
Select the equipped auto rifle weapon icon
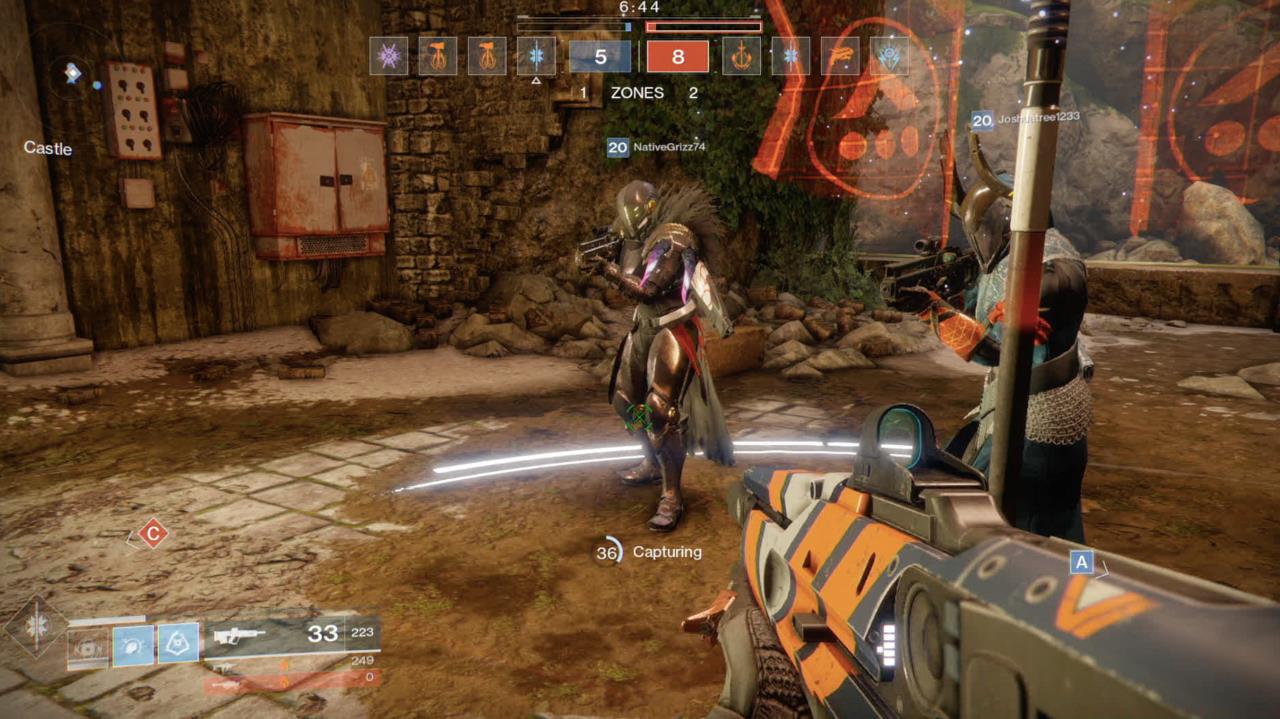coord(239,634)
